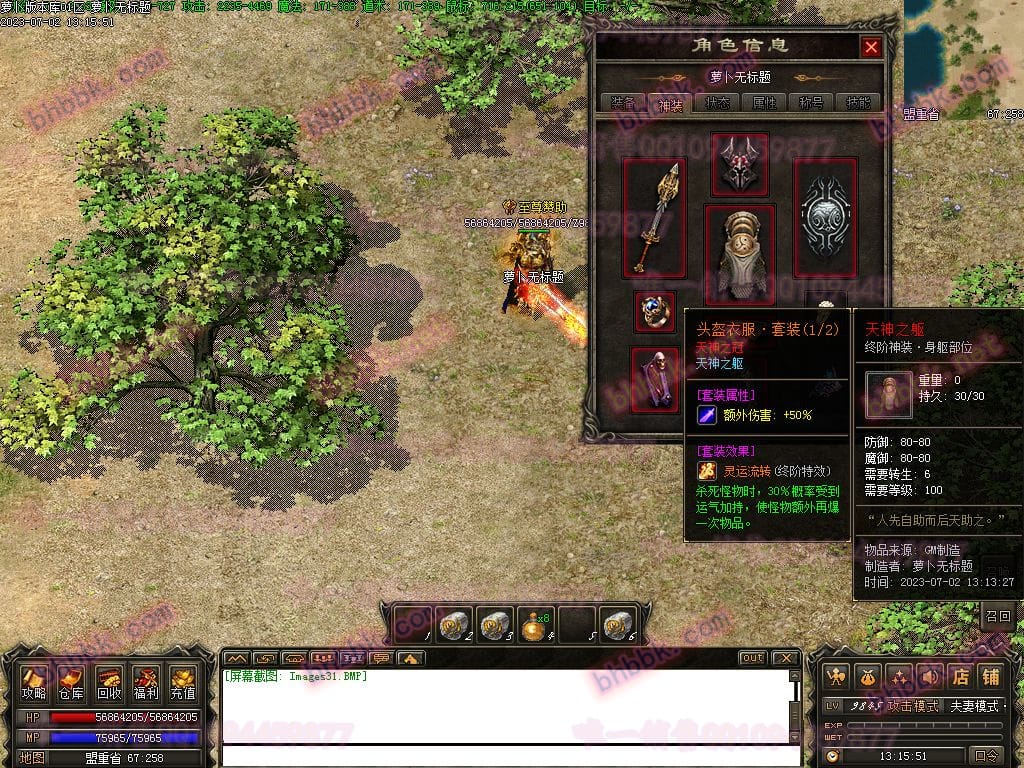Open the 充值 recharge shop

click(183, 683)
